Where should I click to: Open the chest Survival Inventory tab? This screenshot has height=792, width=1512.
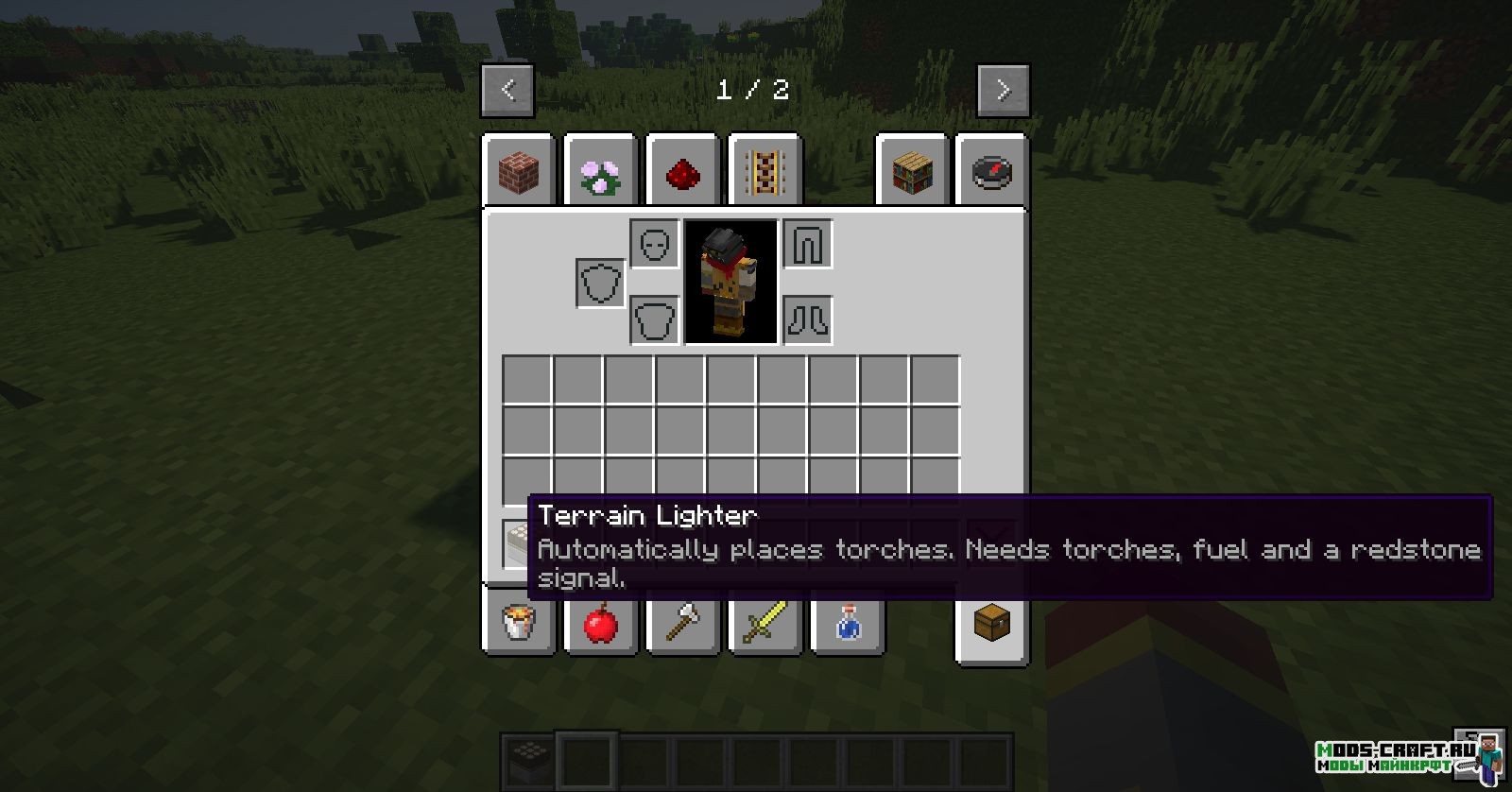coord(992,624)
